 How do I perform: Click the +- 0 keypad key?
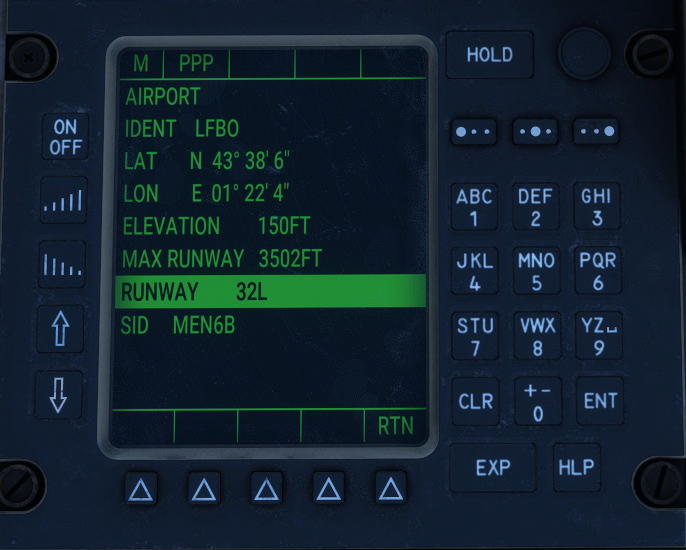pos(537,401)
